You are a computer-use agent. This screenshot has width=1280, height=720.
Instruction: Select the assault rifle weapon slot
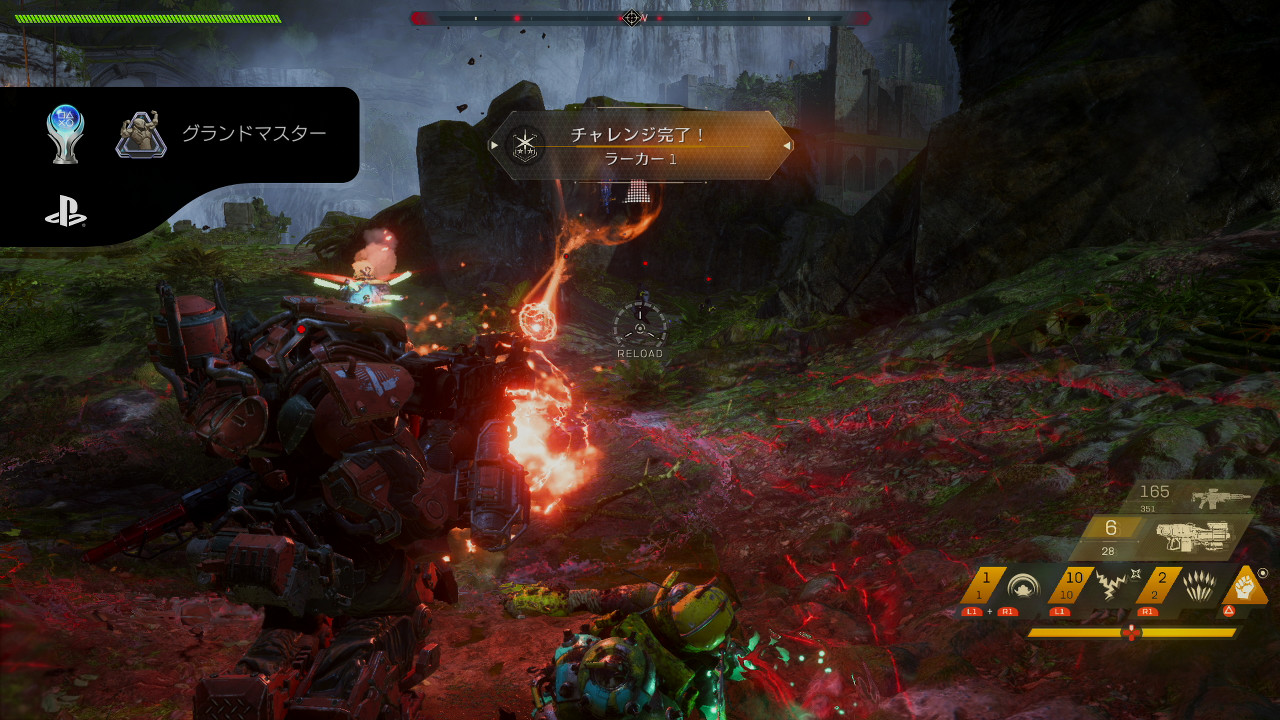click(1220, 497)
